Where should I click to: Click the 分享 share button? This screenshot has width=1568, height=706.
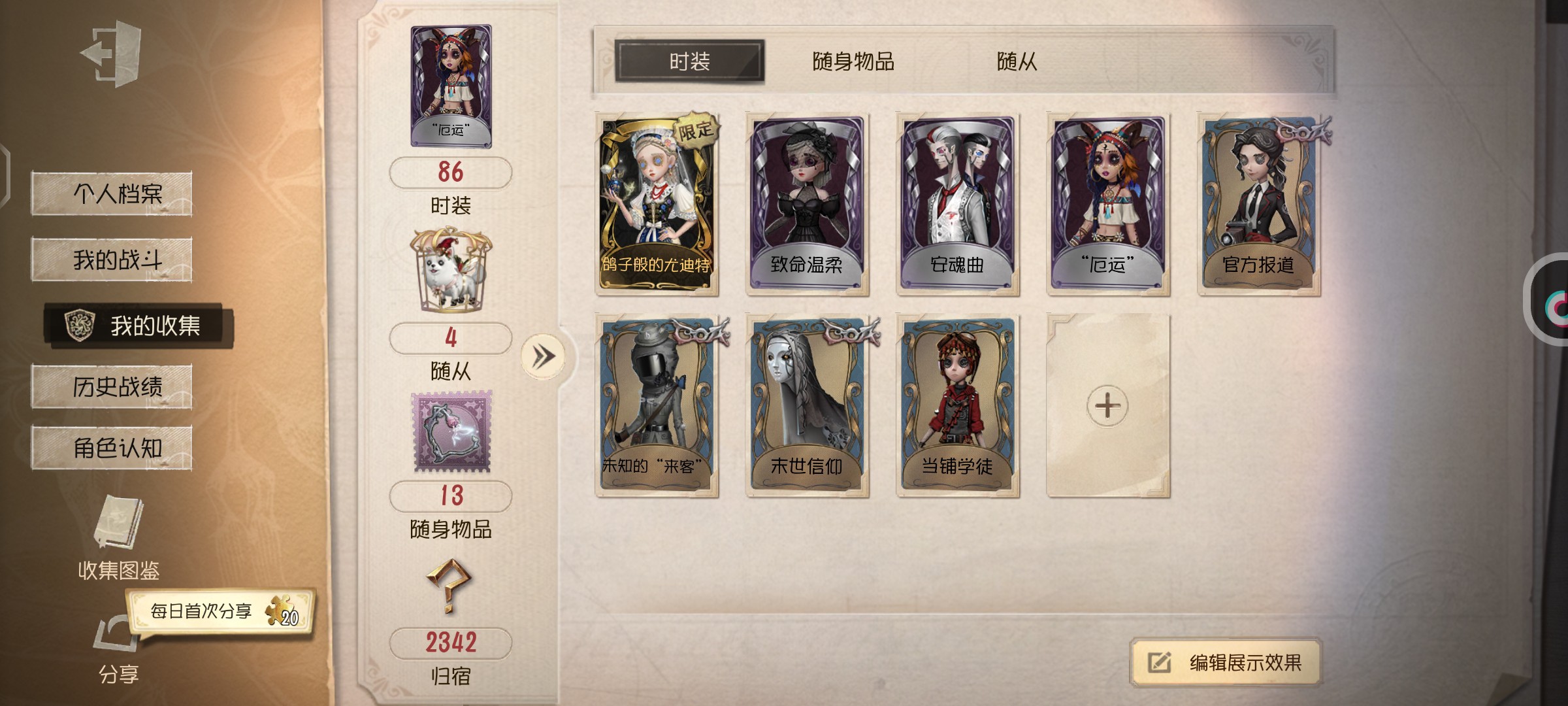pos(118,647)
